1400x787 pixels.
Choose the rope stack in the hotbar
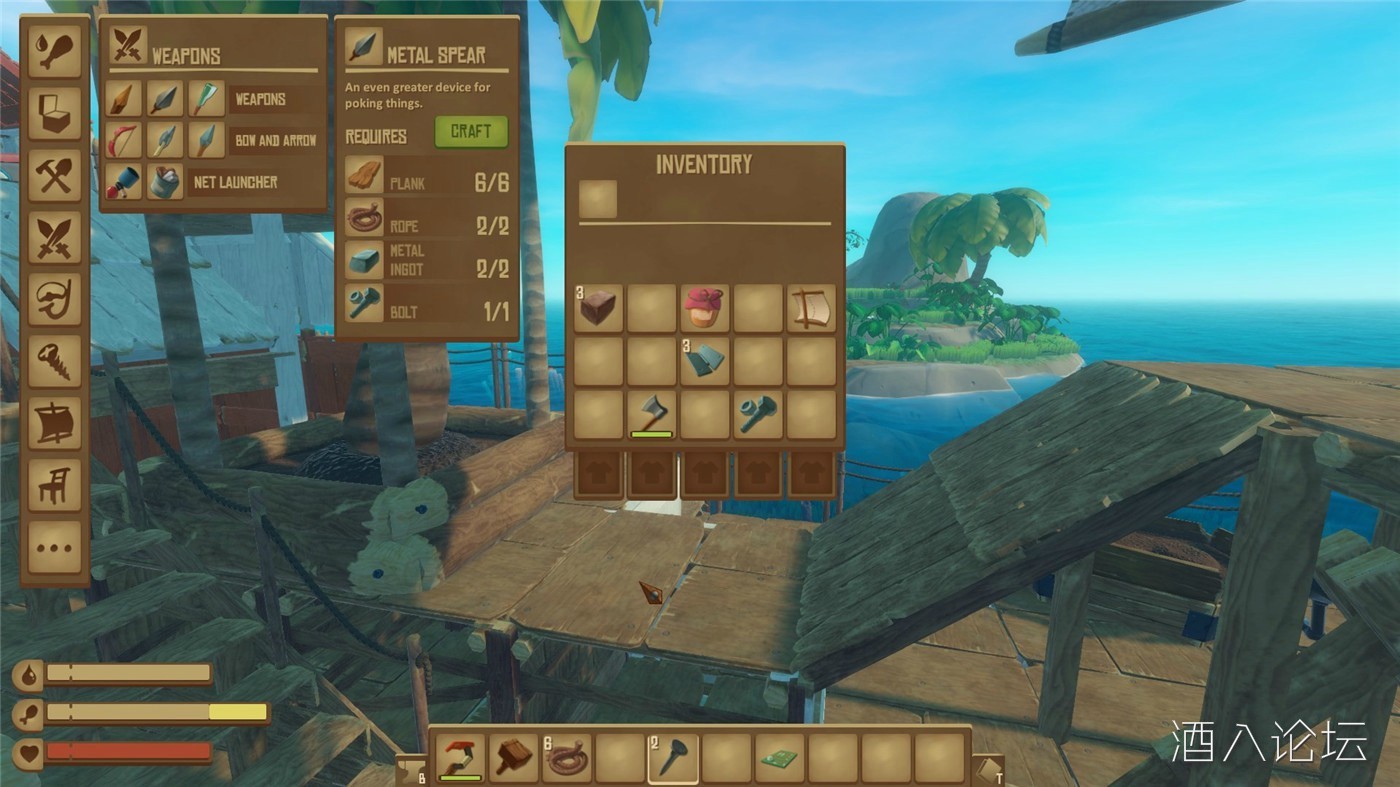click(567, 758)
